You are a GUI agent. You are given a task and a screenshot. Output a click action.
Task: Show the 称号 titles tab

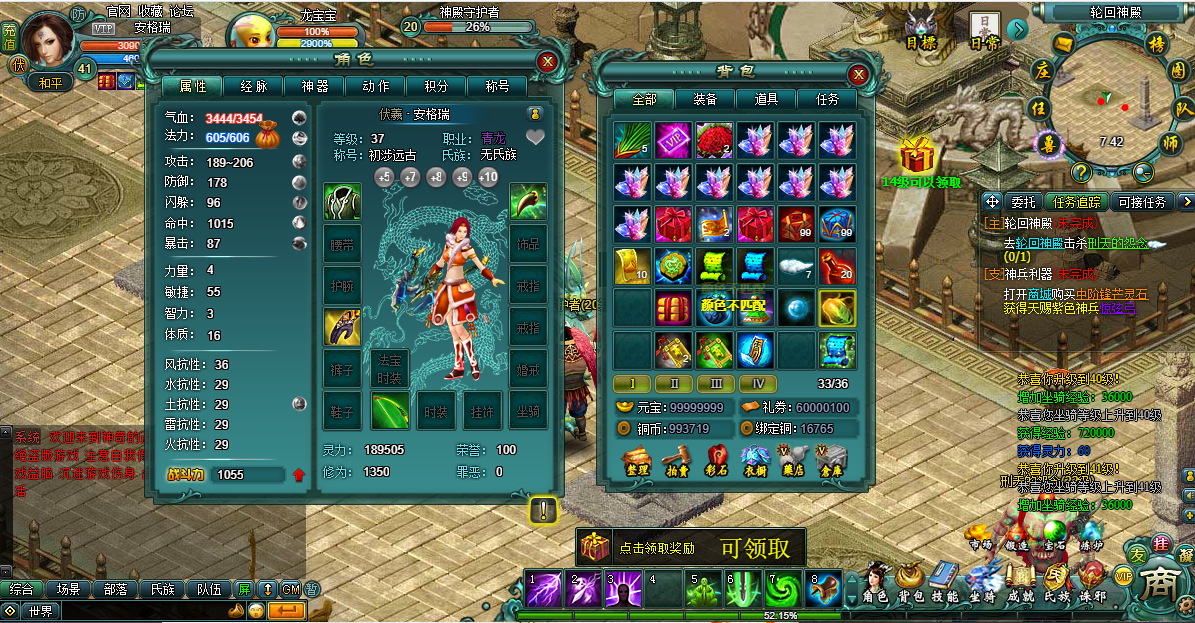coord(497,87)
